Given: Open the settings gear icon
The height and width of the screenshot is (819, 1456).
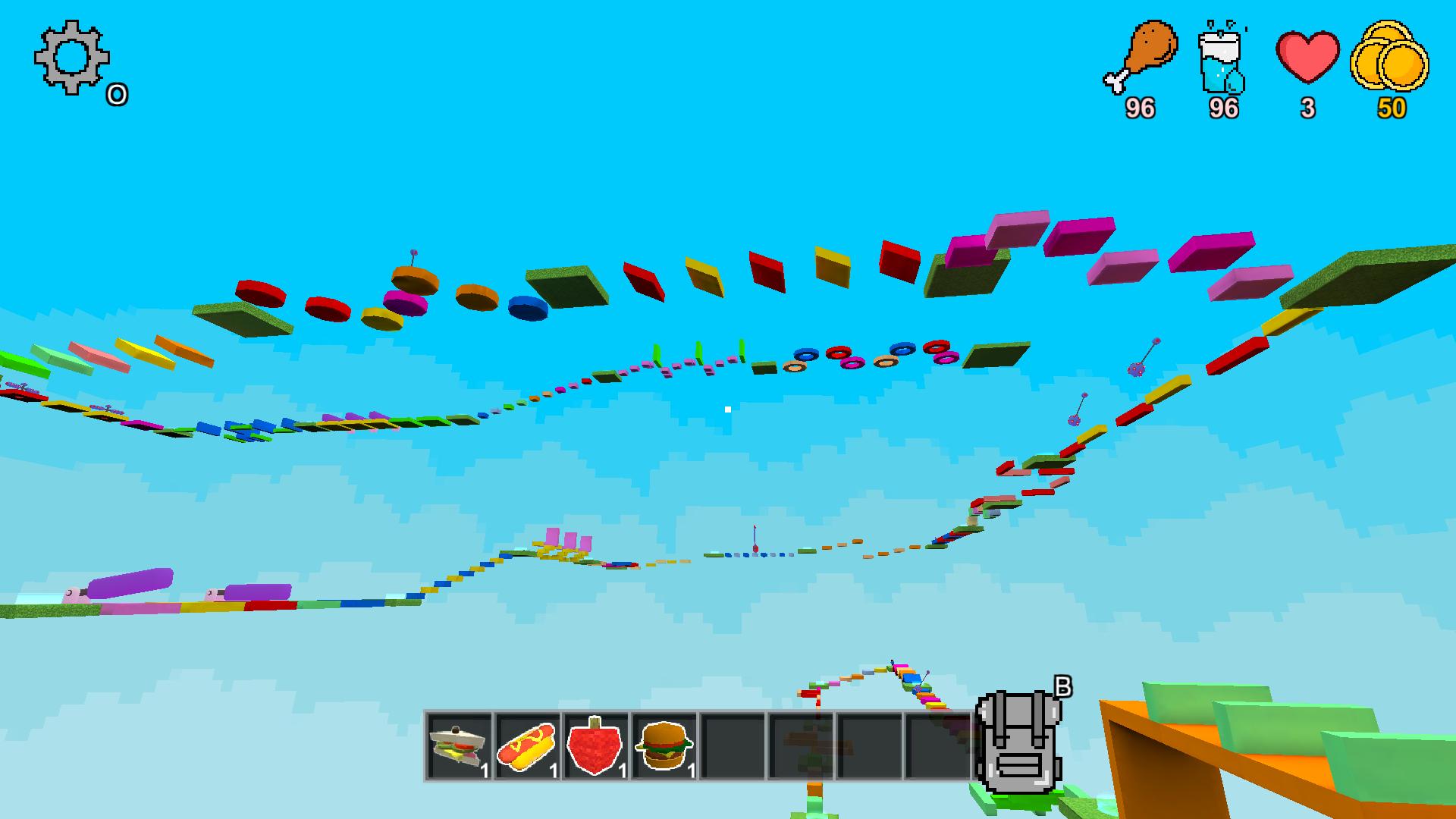Looking at the screenshot, I should coord(71,59).
